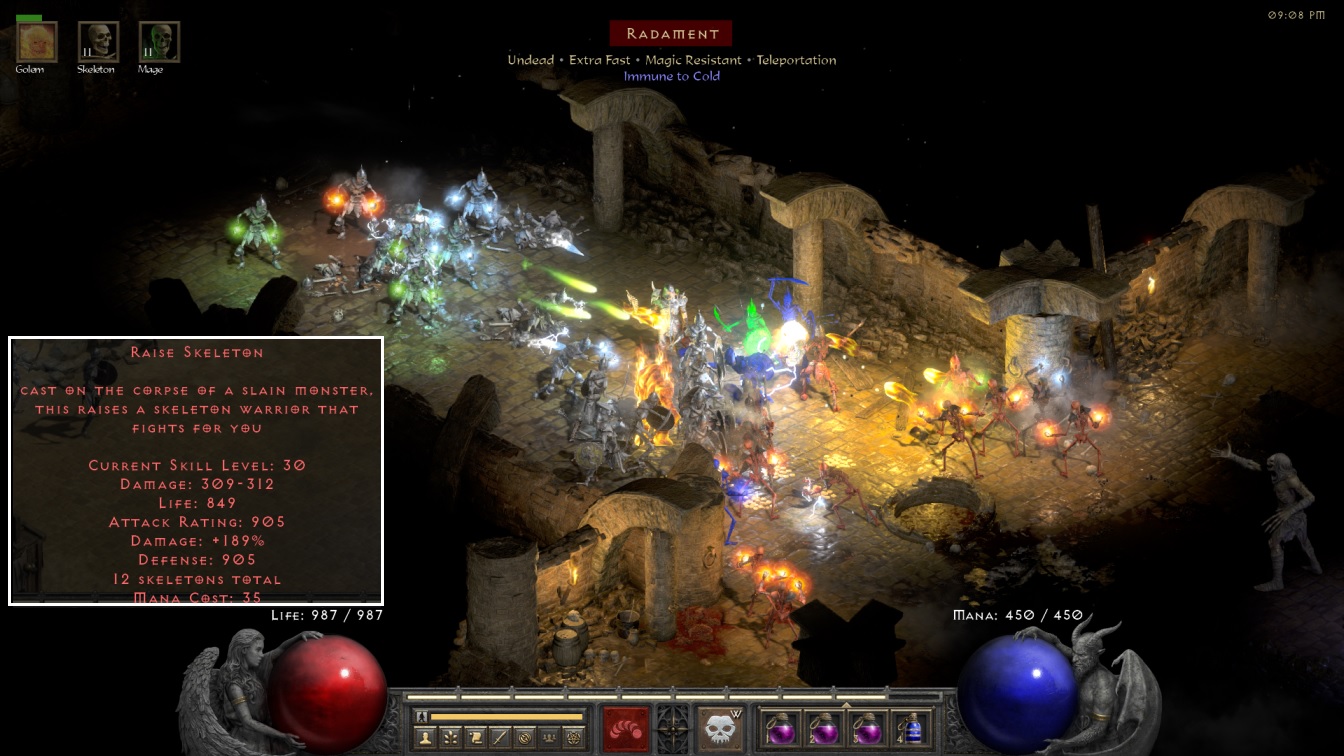Select the Skeleton minion portrait

pos(98,42)
